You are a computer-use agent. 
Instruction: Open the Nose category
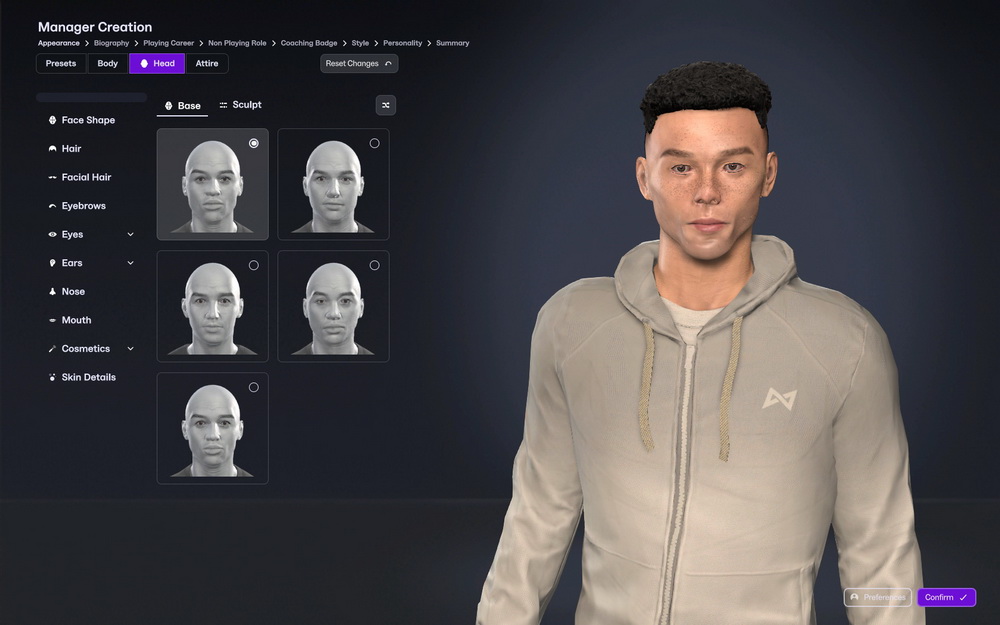(73, 292)
